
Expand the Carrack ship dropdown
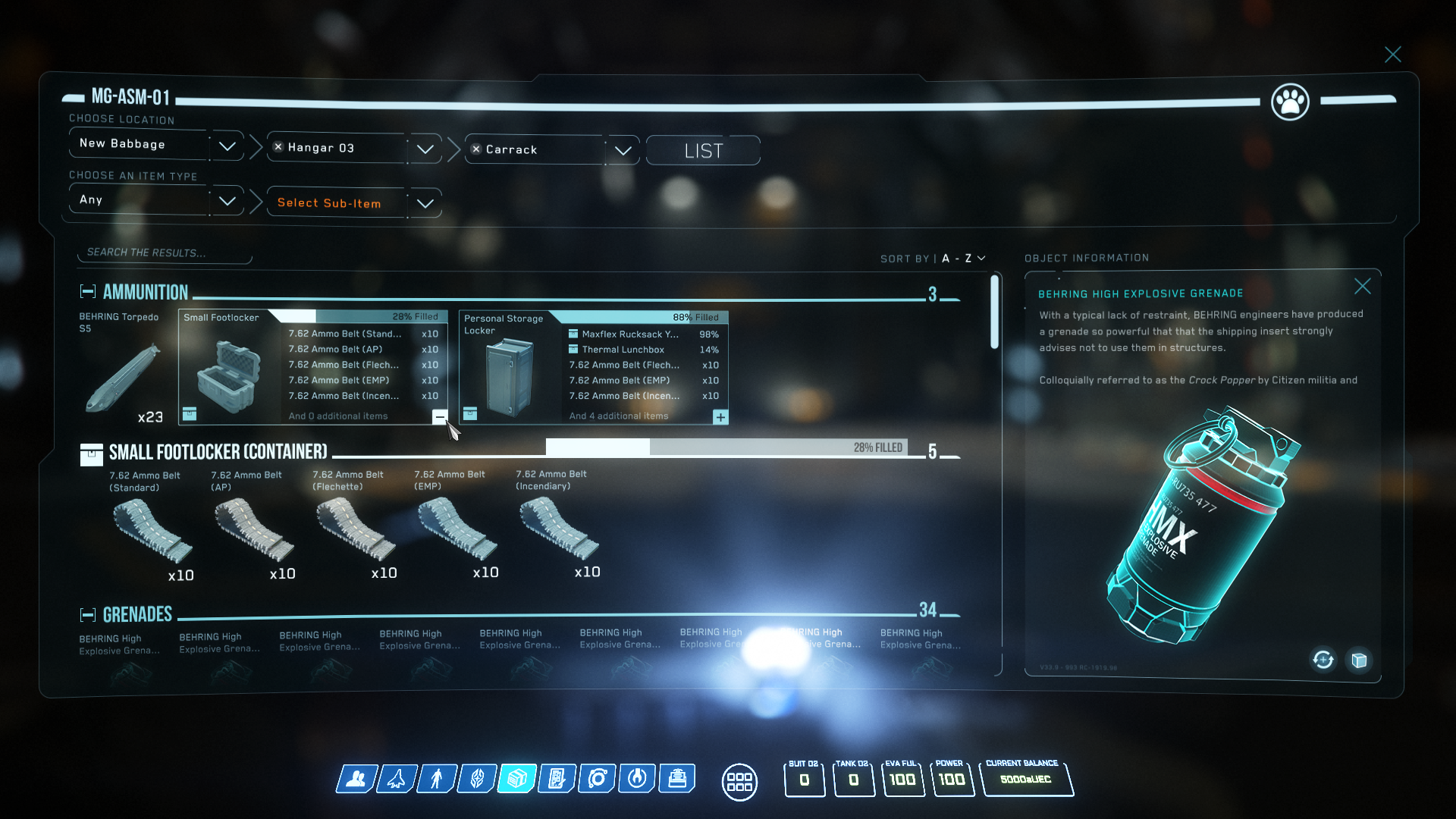(x=623, y=150)
